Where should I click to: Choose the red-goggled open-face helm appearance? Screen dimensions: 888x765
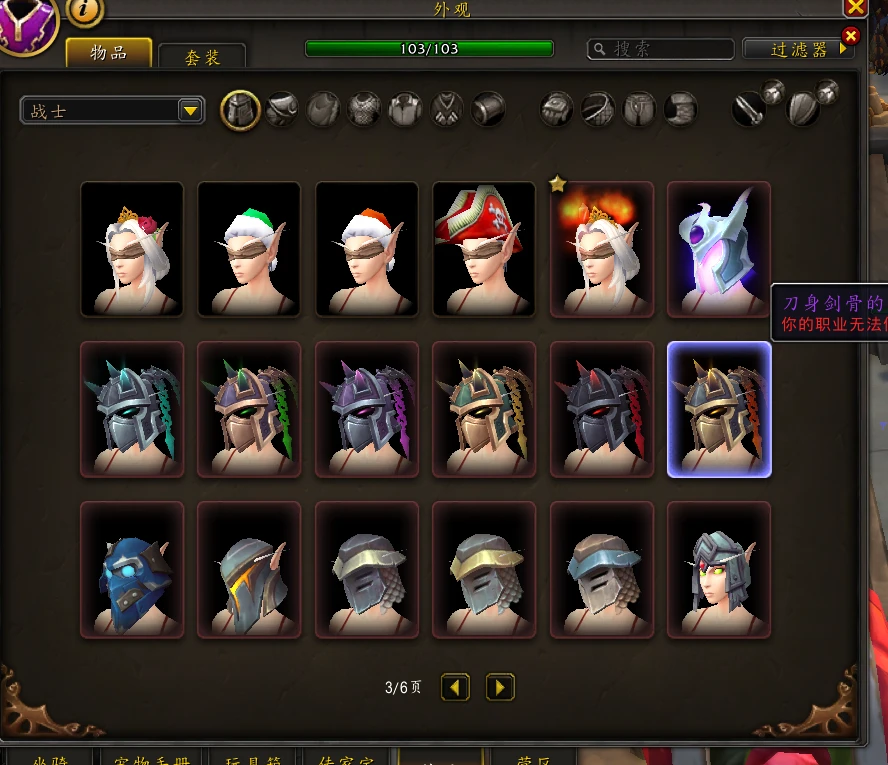tap(719, 569)
